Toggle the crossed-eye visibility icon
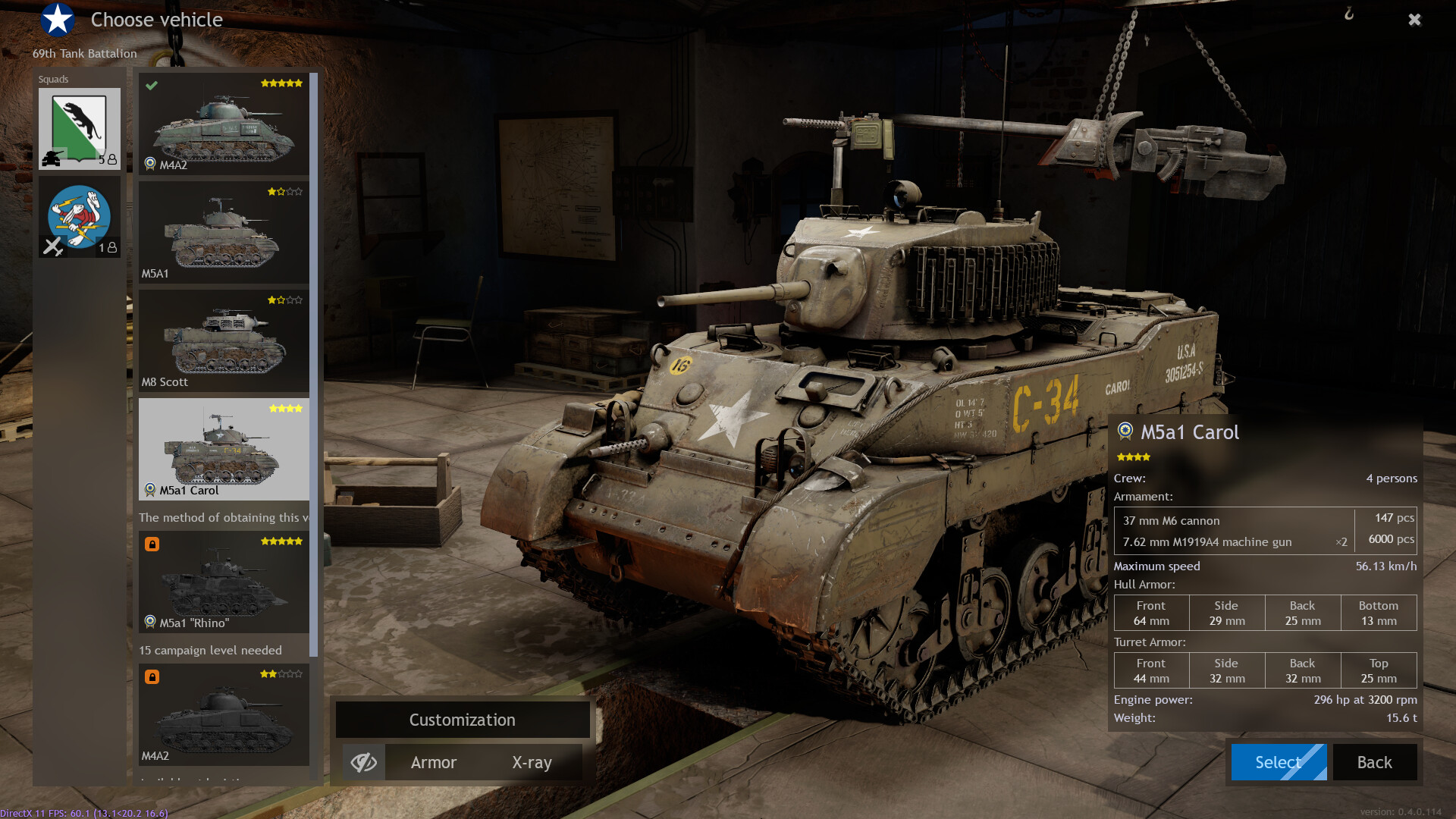 pyautogui.click(x=364, y=762)
